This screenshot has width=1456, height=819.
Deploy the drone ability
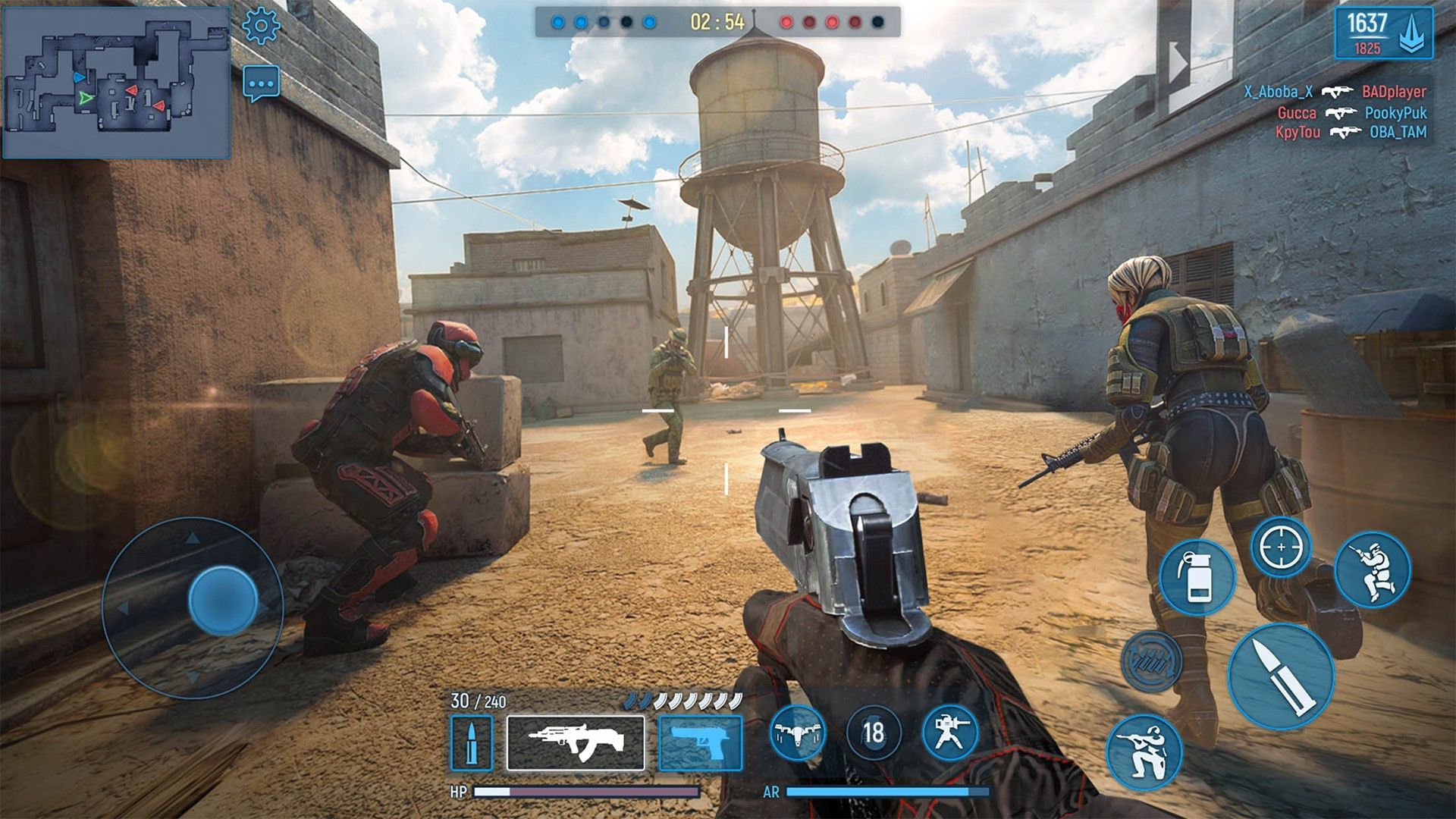coord(797,733)
